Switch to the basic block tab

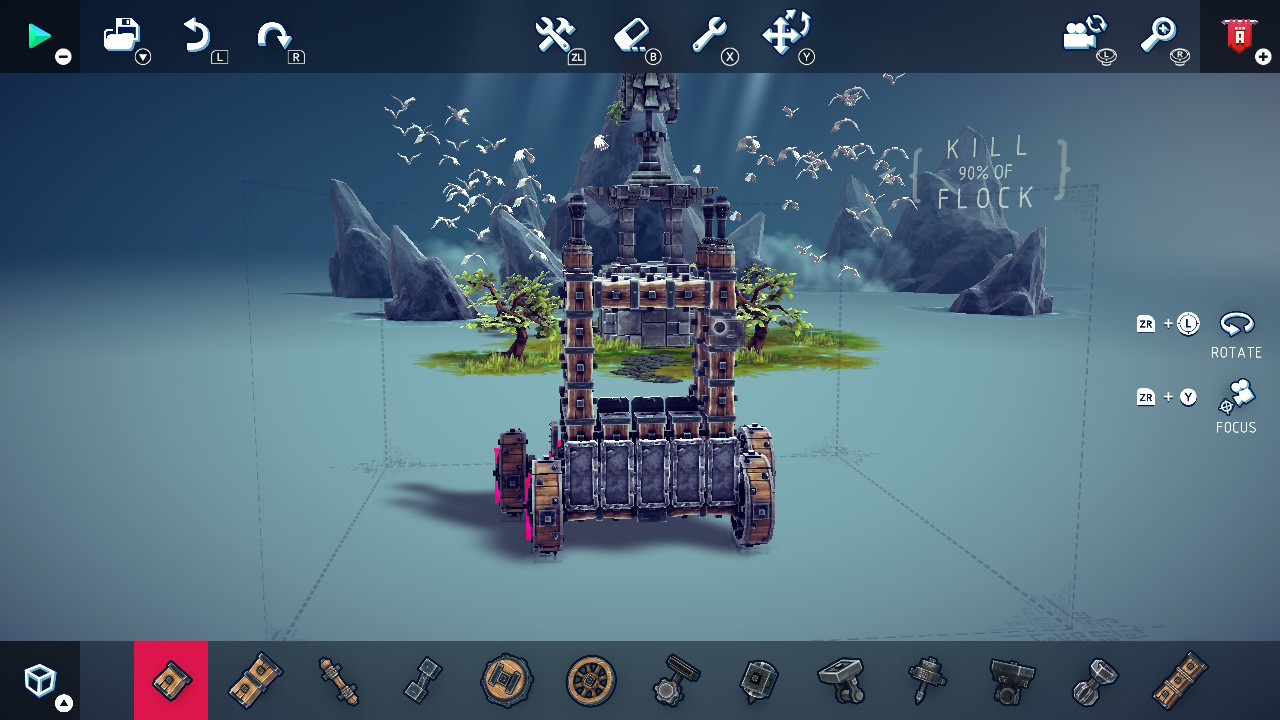171,680
